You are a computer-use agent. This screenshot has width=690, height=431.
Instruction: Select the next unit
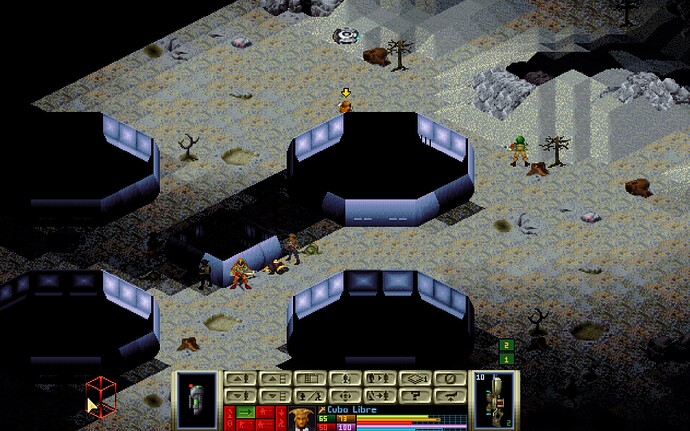coord(380,379)
